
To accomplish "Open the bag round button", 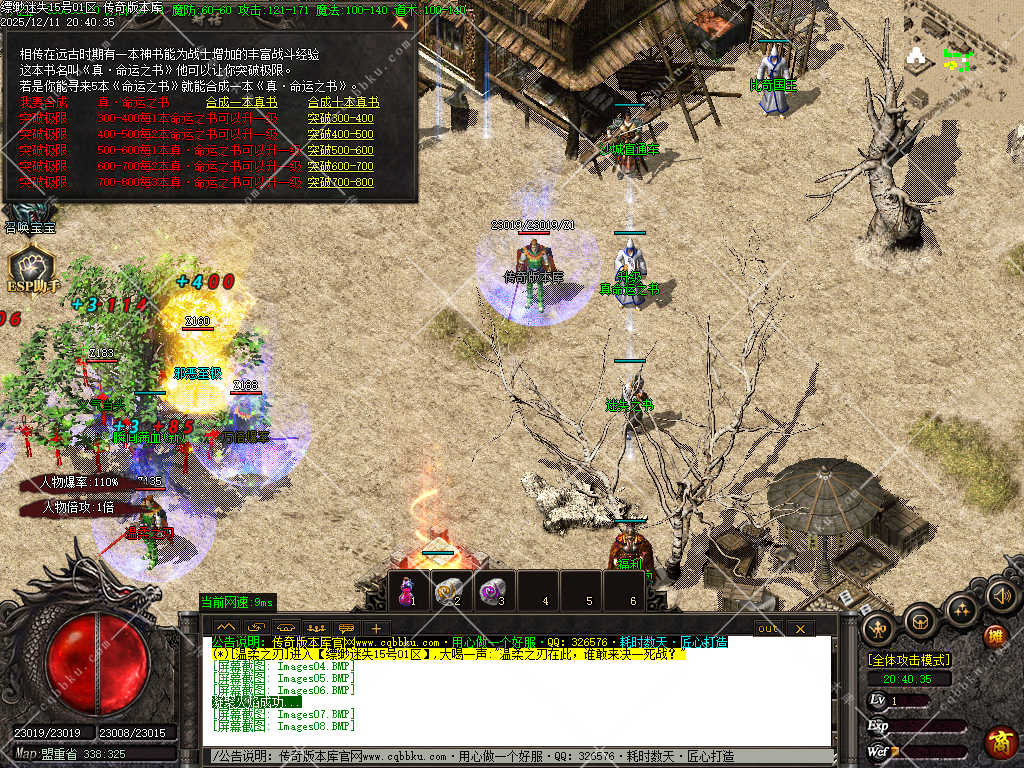I will (x=920, y=621).
